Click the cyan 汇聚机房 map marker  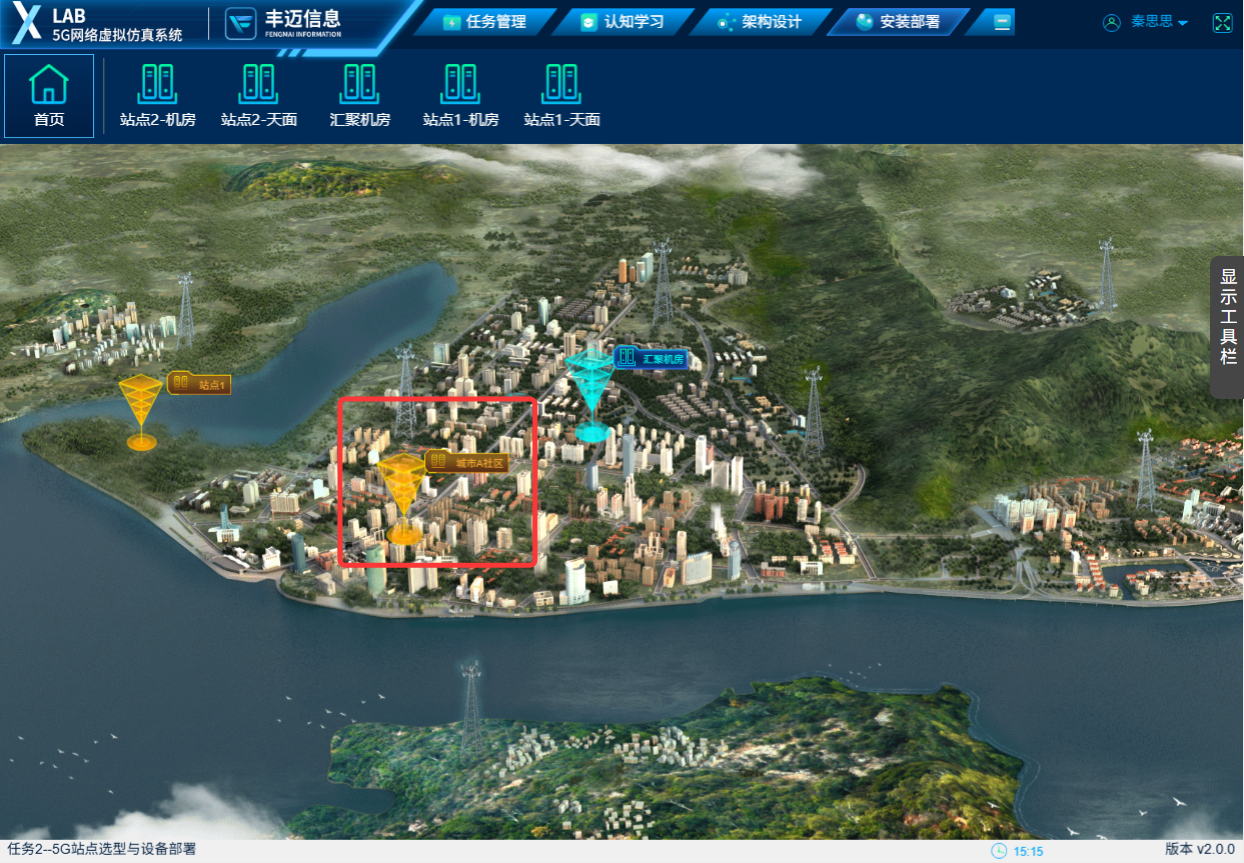click(x=591, y=392)
